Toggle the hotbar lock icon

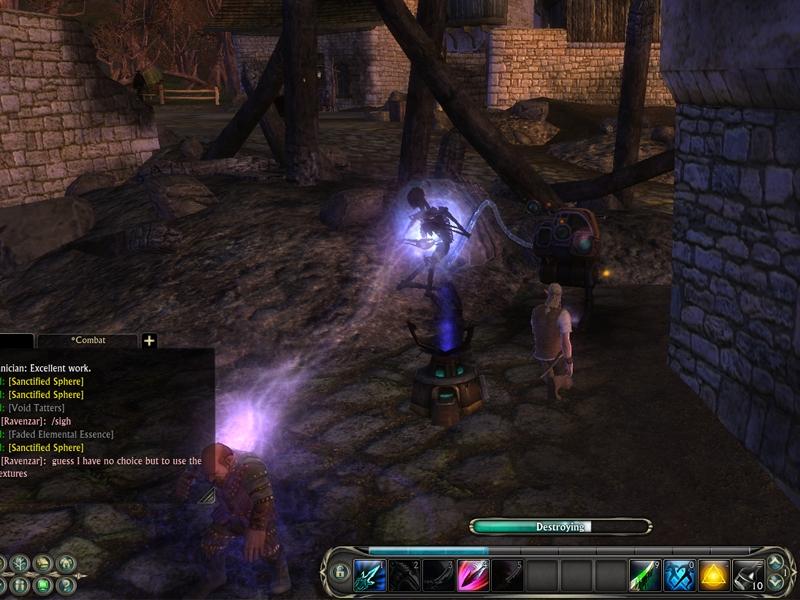pyautogui.click(x=340, y=573)
